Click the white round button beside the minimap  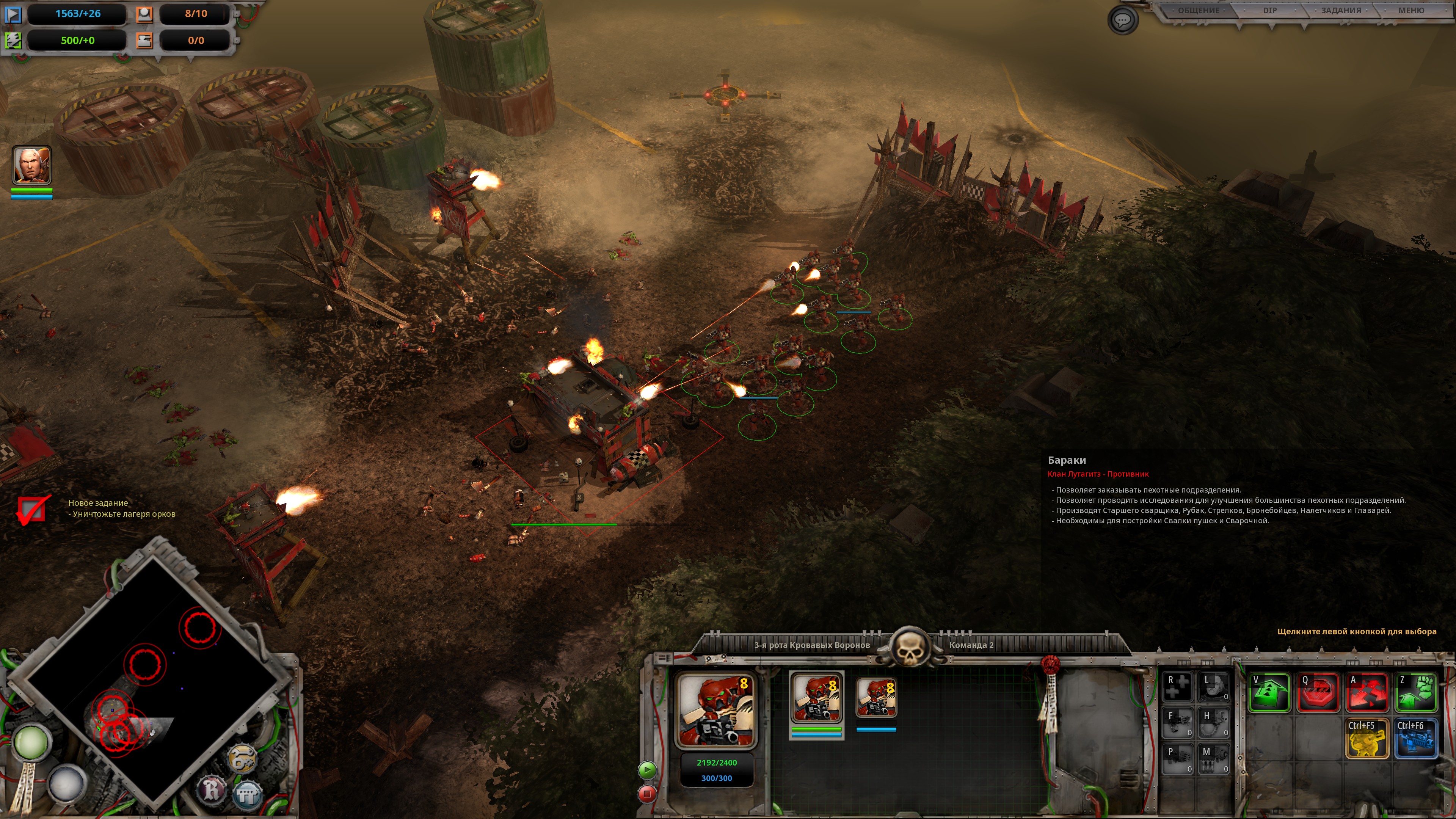click(66, 783)
